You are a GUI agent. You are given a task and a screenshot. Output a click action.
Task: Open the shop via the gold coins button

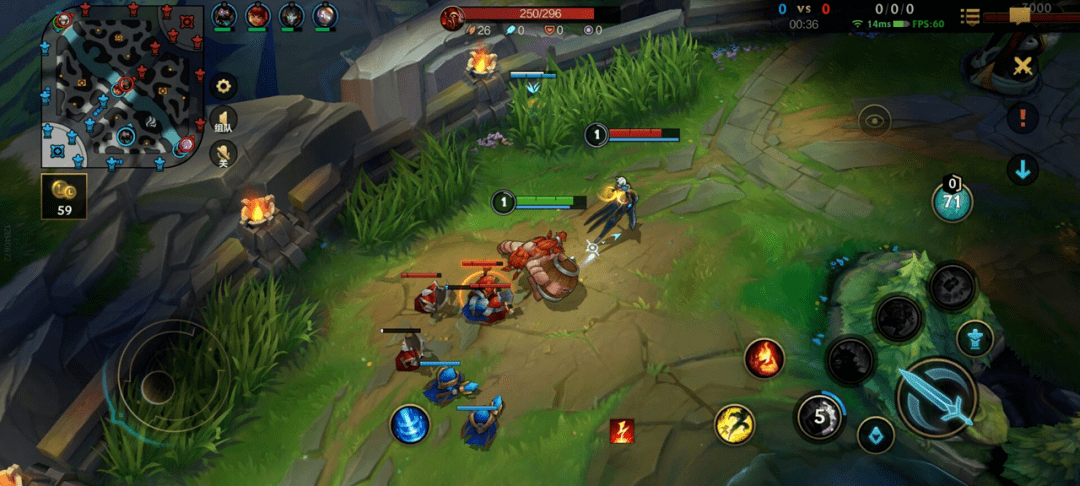pos(64,196)
